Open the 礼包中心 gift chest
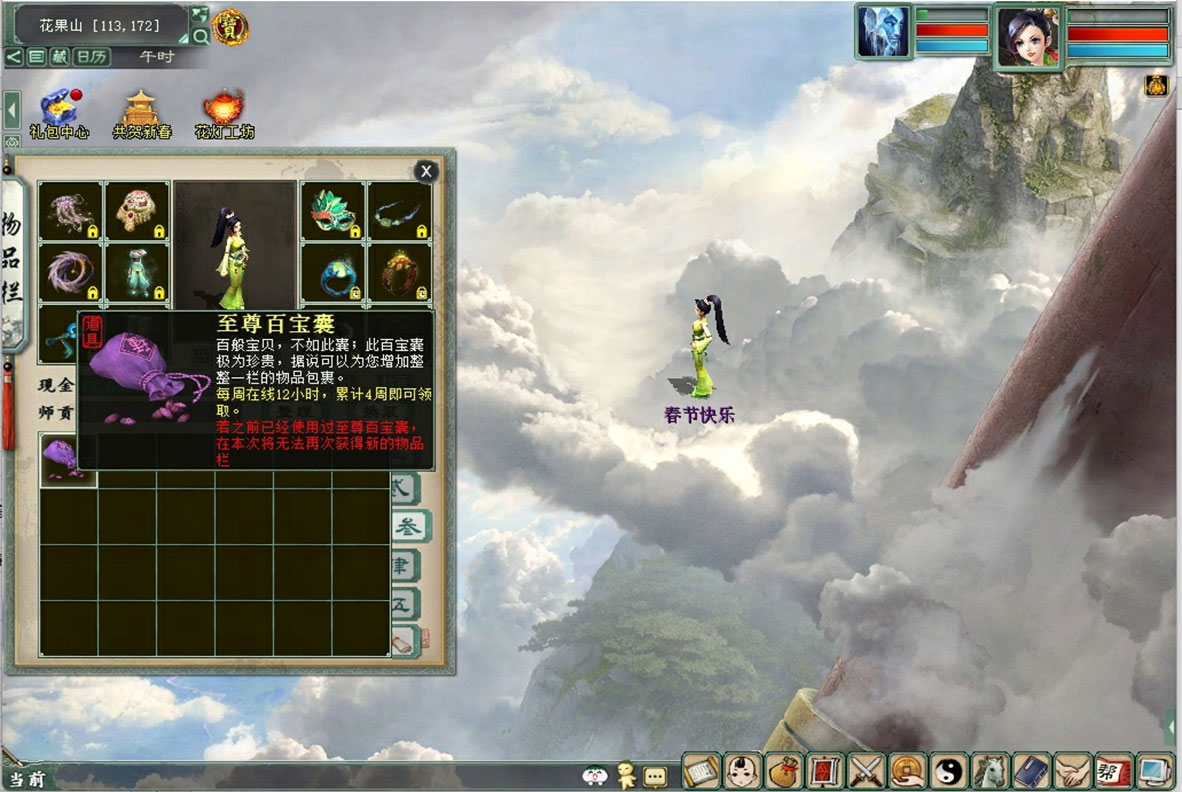This screenshot has width=1182, height=792. click(60, 109)
